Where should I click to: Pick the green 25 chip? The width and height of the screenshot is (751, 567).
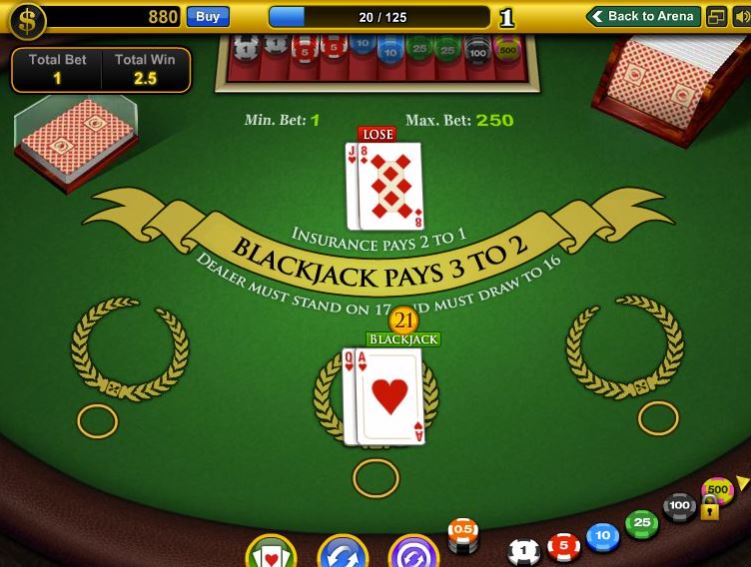tap(641, 523)
